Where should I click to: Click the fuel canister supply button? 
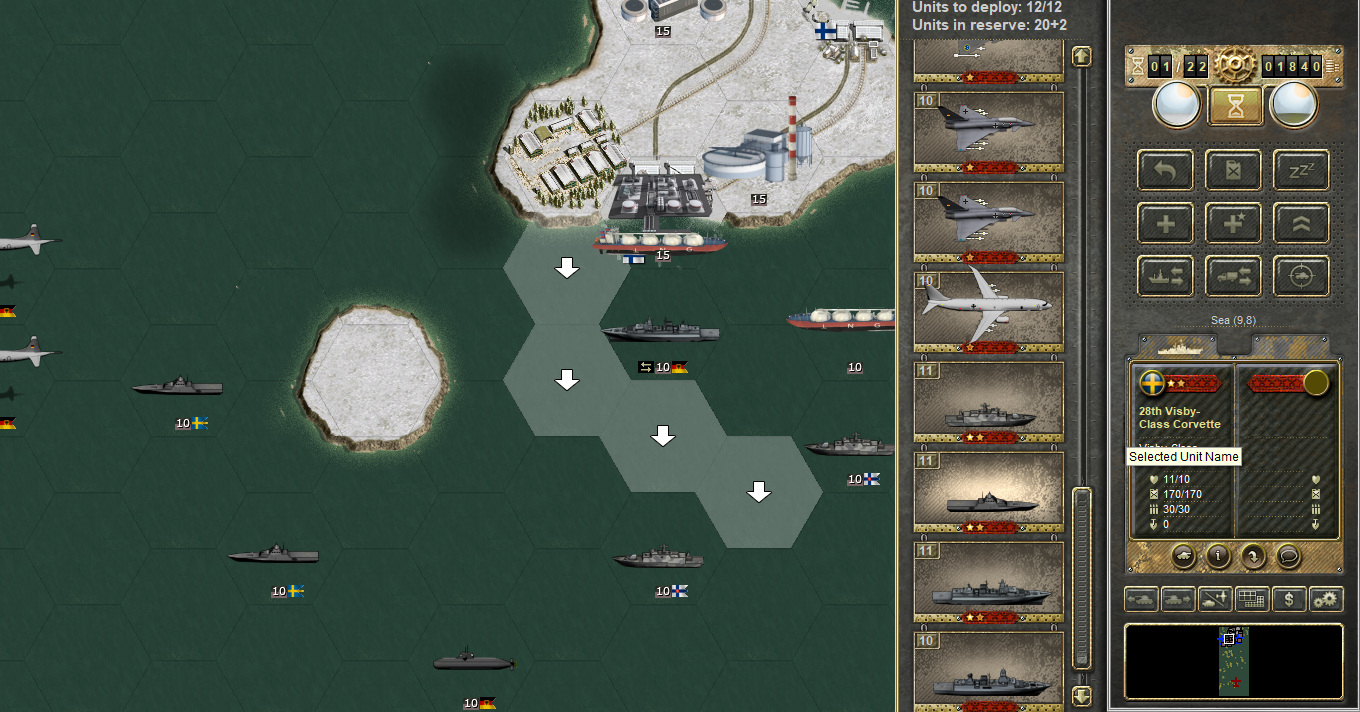(1233, 171)
